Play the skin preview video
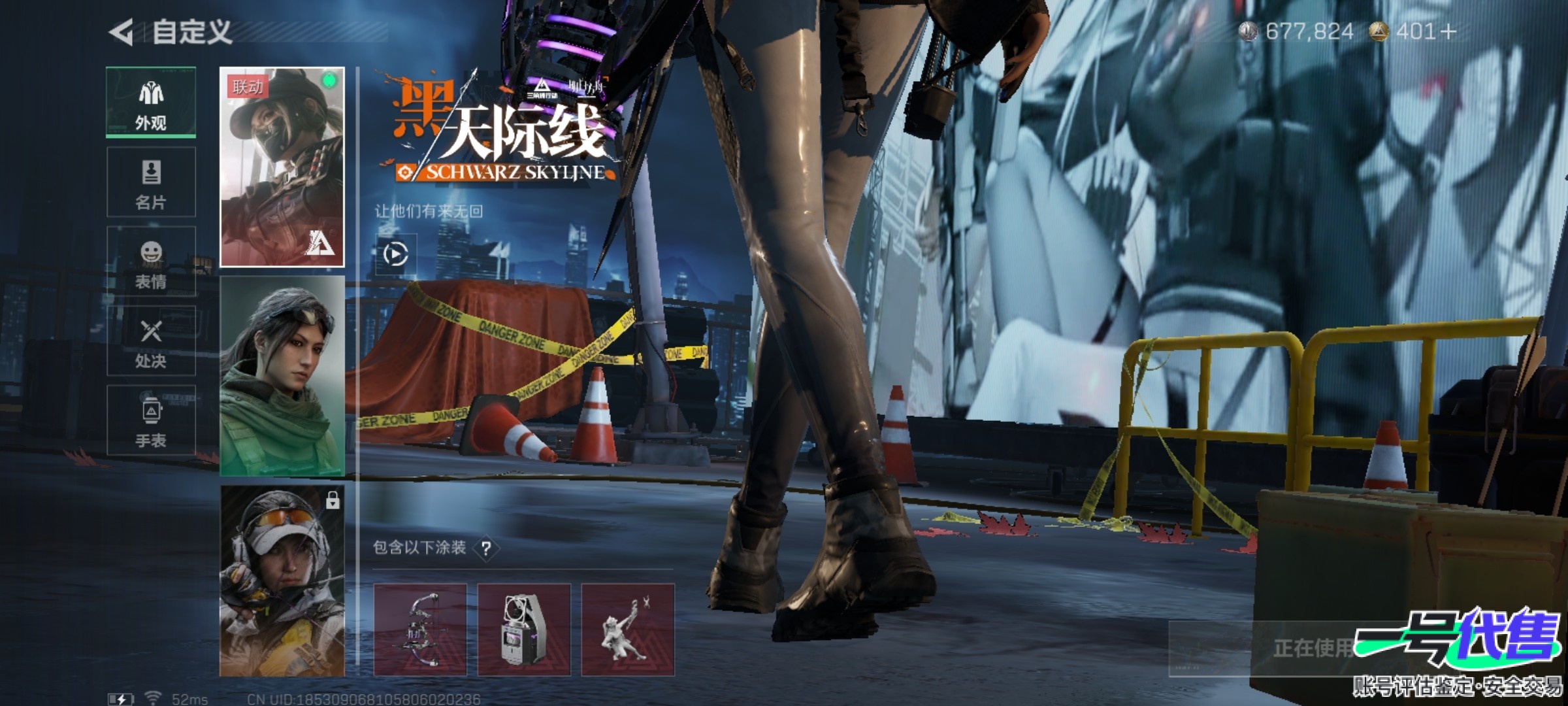 tap(396, 254)
